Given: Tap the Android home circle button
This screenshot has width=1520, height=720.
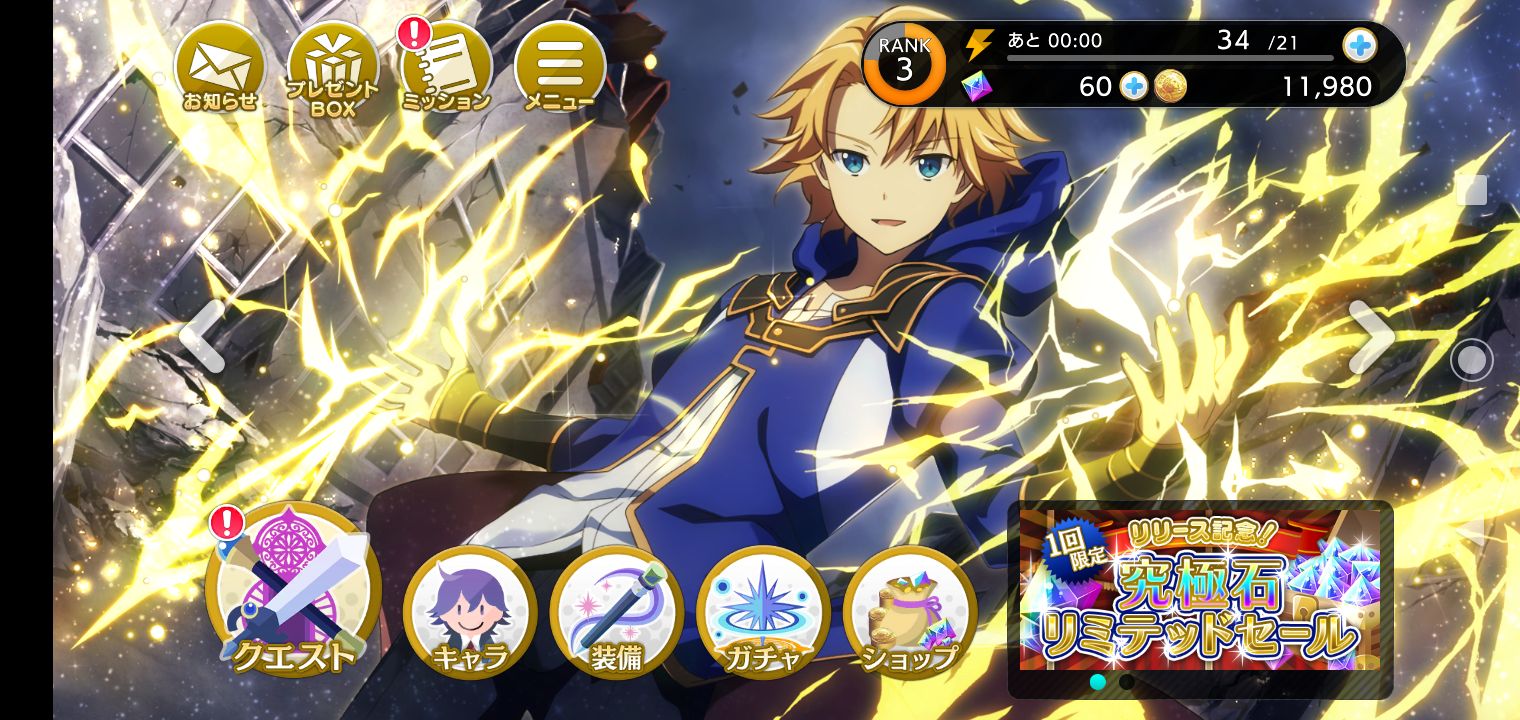Looking at the screenshot, I should [1471, 360].
